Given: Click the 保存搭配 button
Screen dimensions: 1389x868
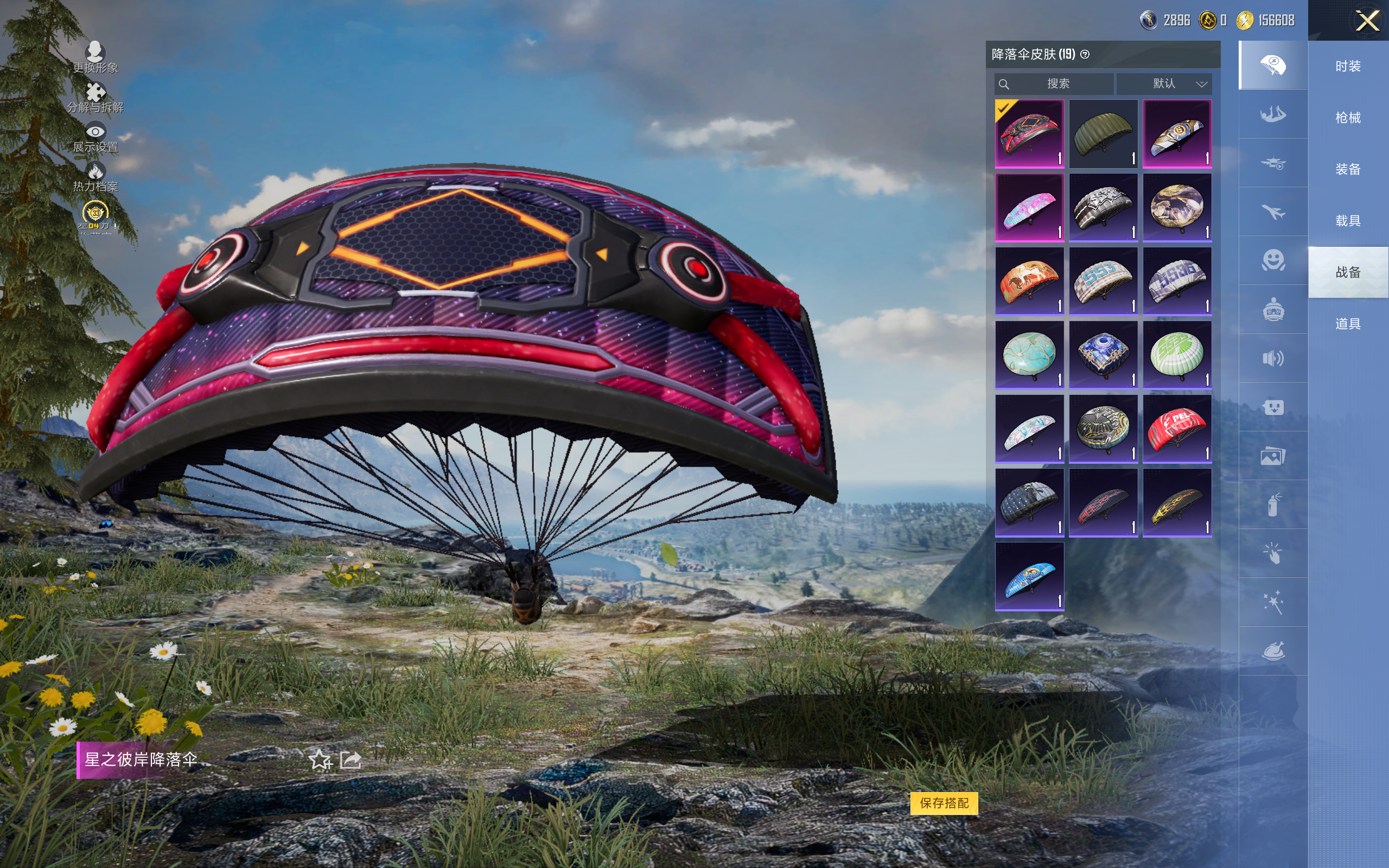Looking at the screenshot, I should coord(944,802).
